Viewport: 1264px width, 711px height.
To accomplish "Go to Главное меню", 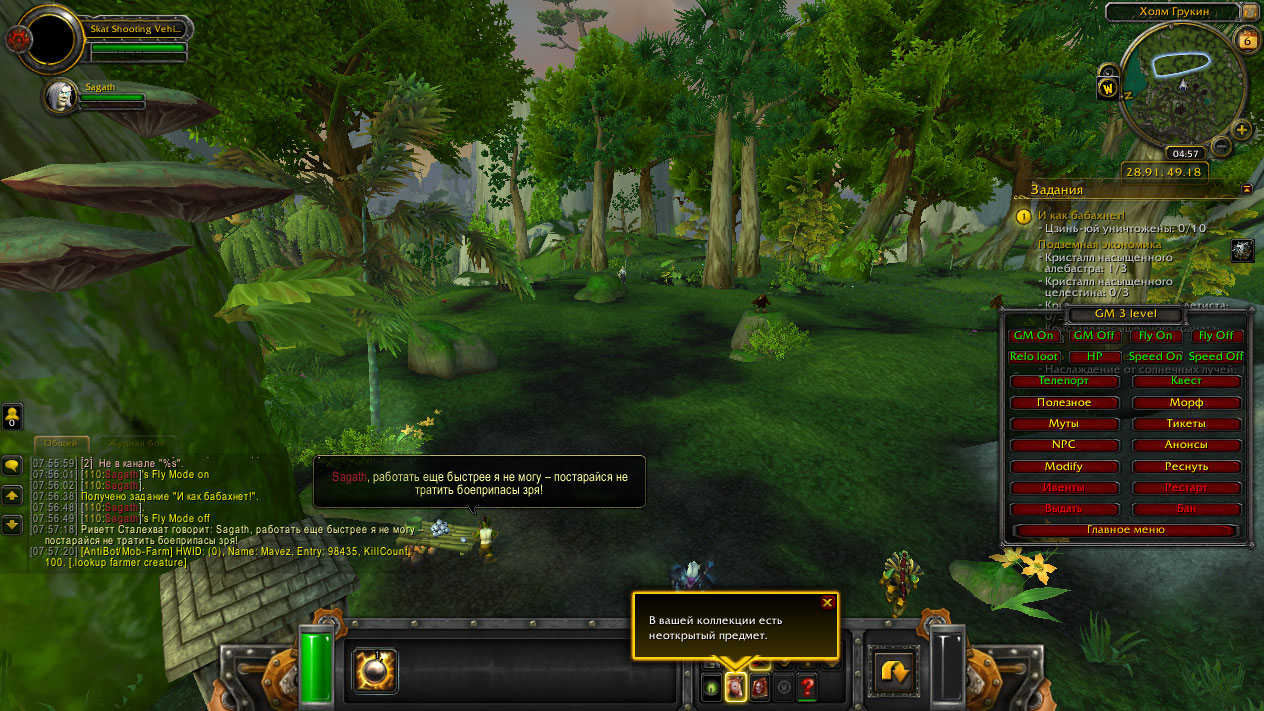I will (x=1126, y=530).
